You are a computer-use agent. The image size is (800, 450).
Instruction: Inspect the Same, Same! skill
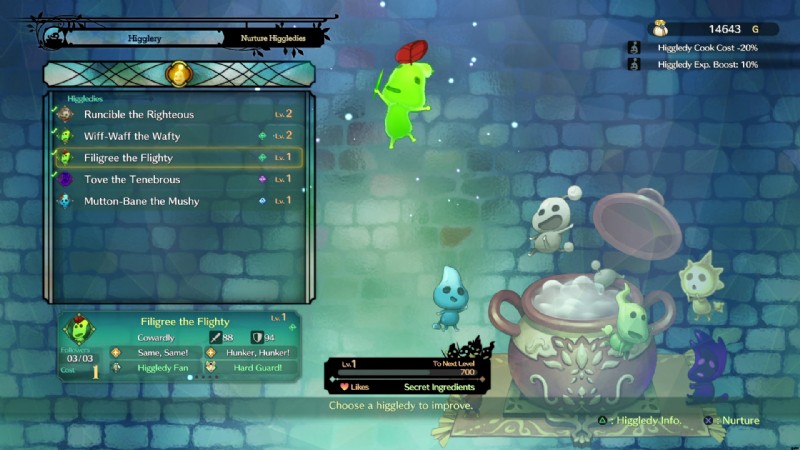(x=158, y=353)
